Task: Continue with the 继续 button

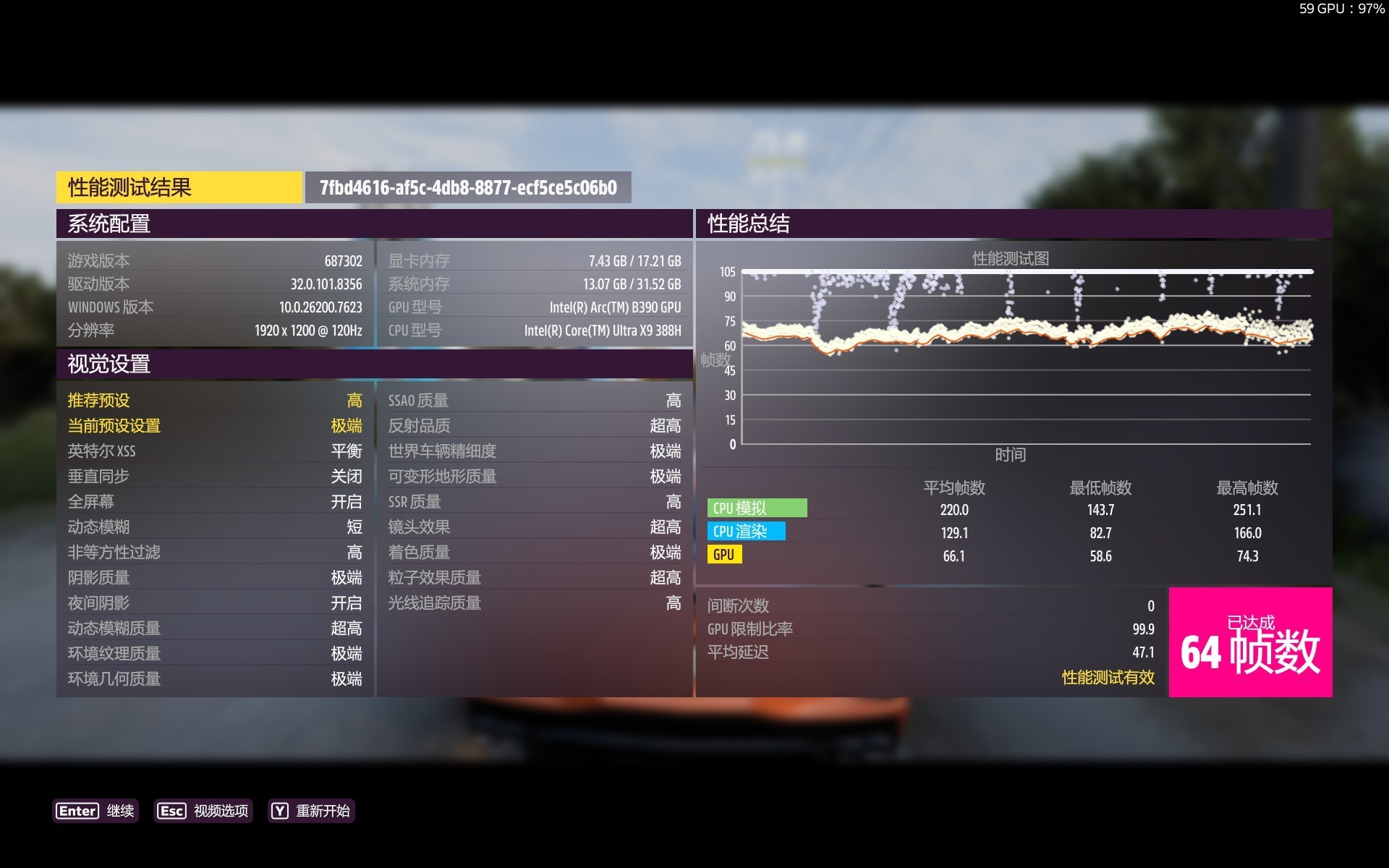Action: (95, 811)
